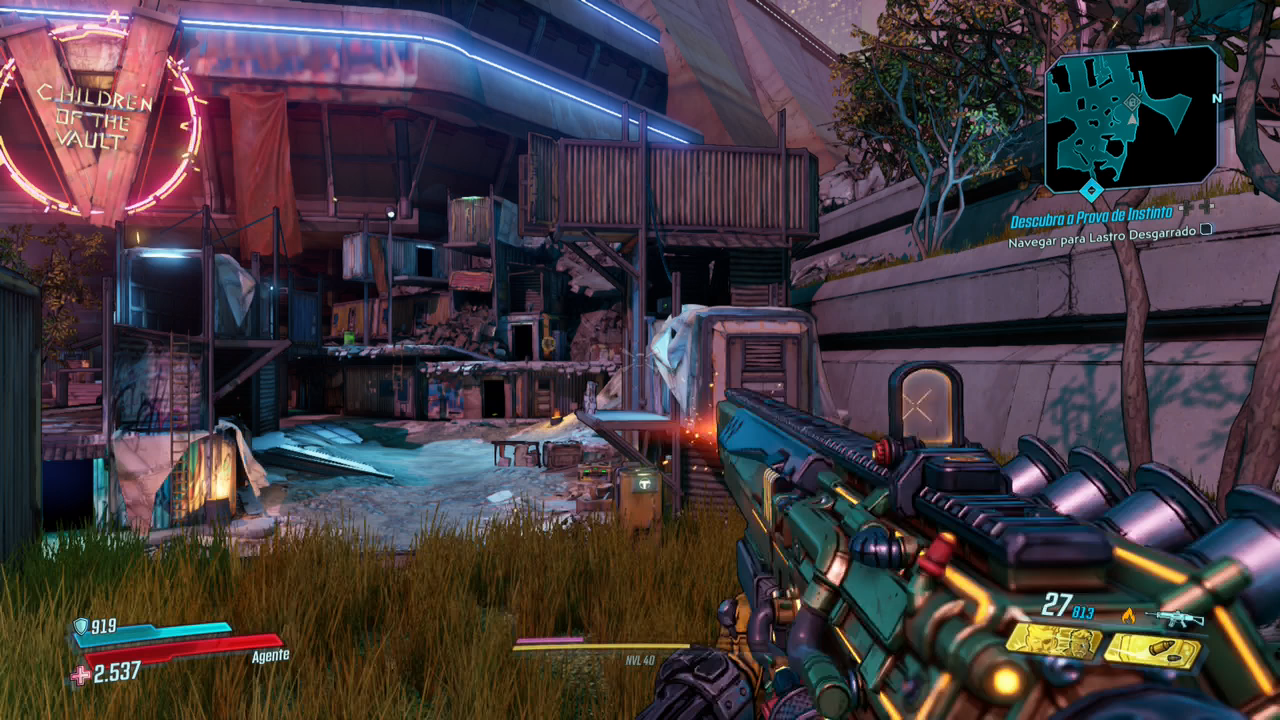
Task: Click the fast travel marker on minimap
Action: click(x=1132, y=102)
